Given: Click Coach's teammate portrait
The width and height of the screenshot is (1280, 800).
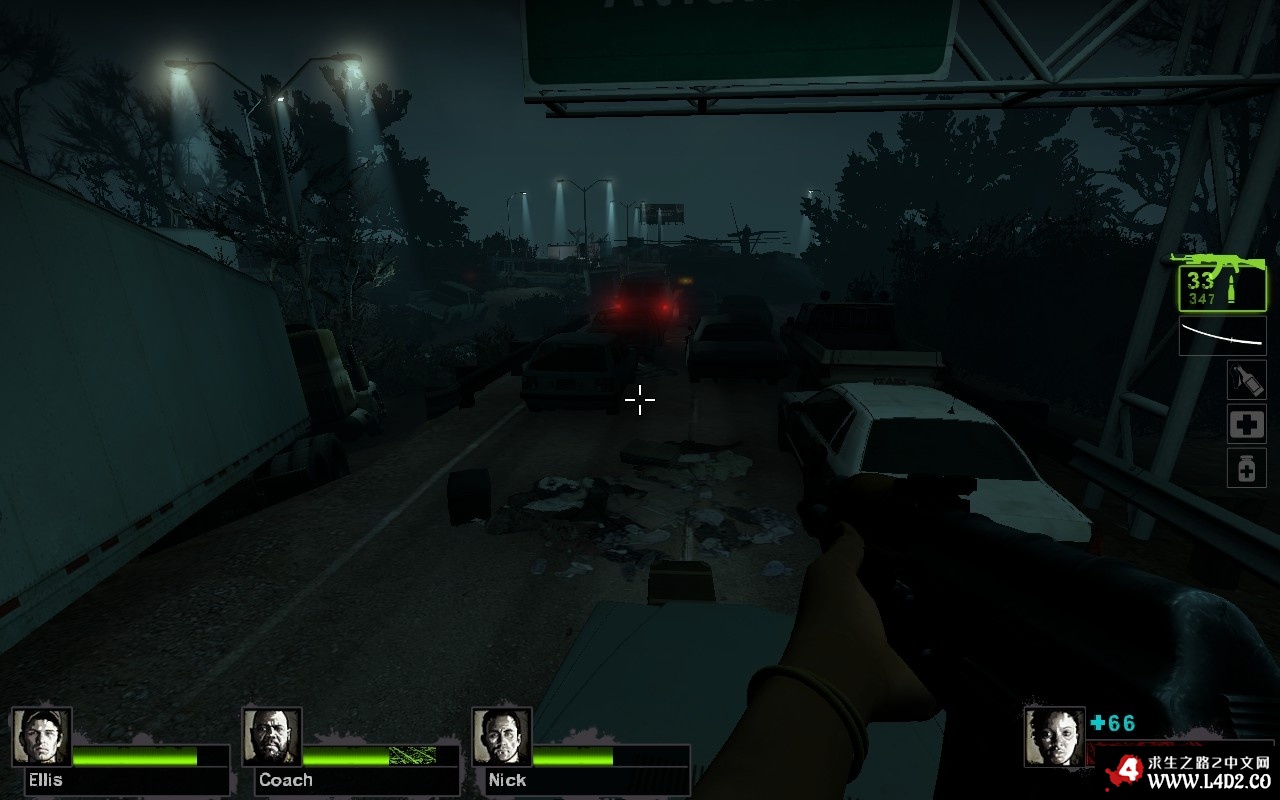Looking at the screenshot, I should pyautogui.click(x=272, y=737).
